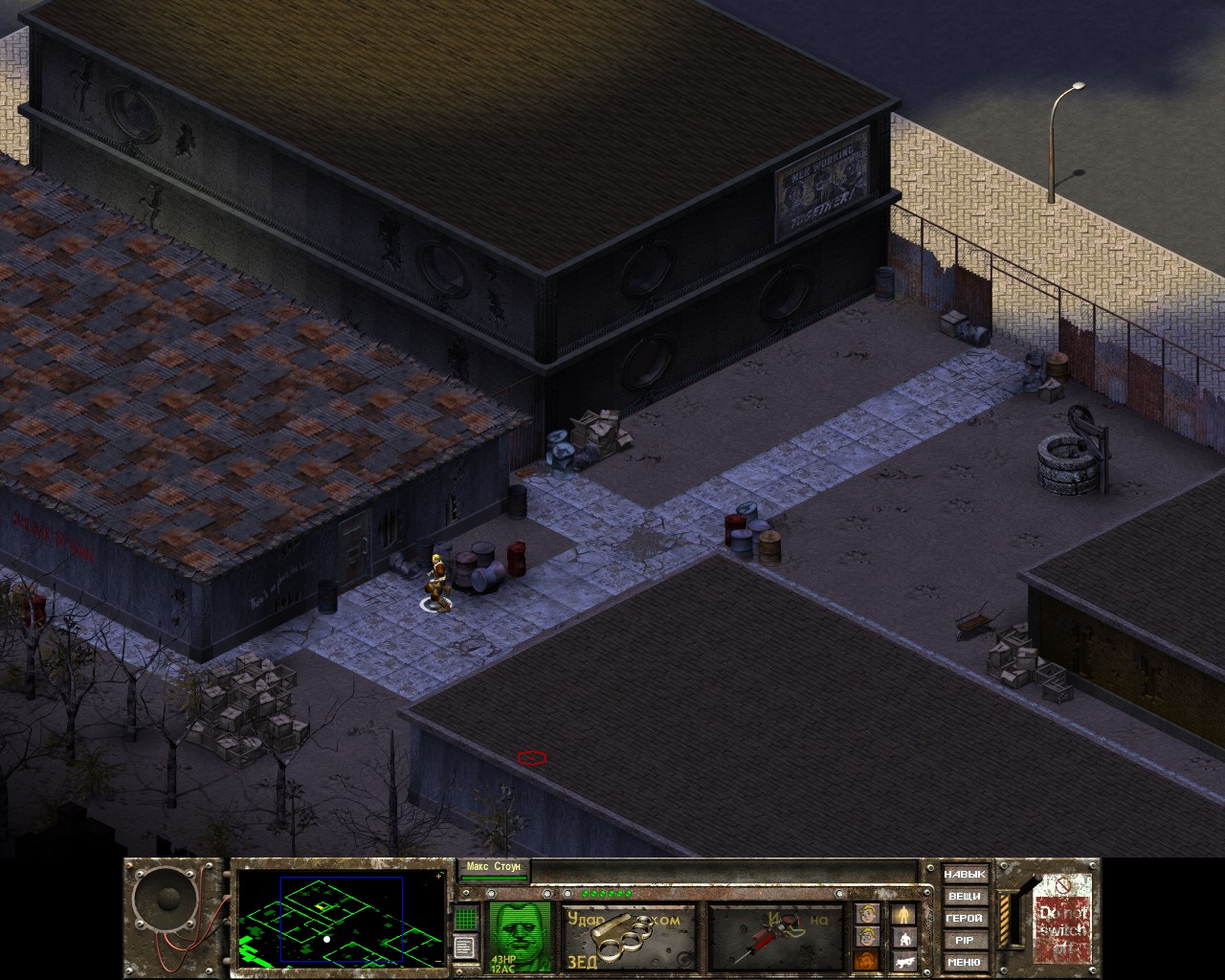
Task: Open the ВЕЩИ inventory screen
Action: 964,897
